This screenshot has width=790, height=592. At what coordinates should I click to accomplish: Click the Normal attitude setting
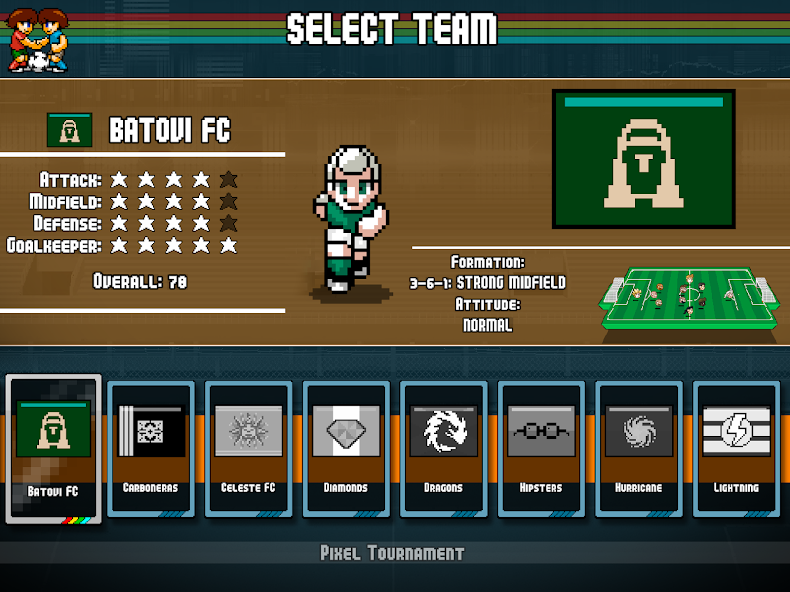click(x=488, y=325)
